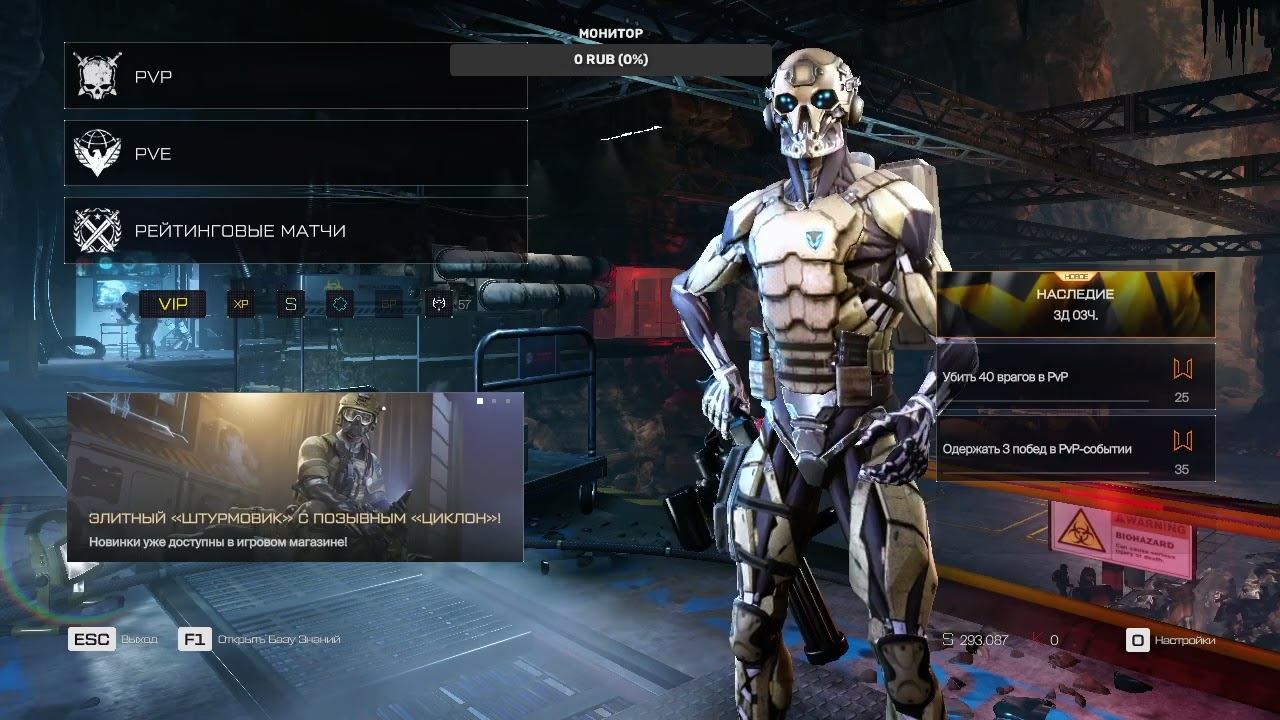Viewport: 1280px width, 720px height.
Task: Open the PVP mode menu
Action: click(x=295, y=76)
